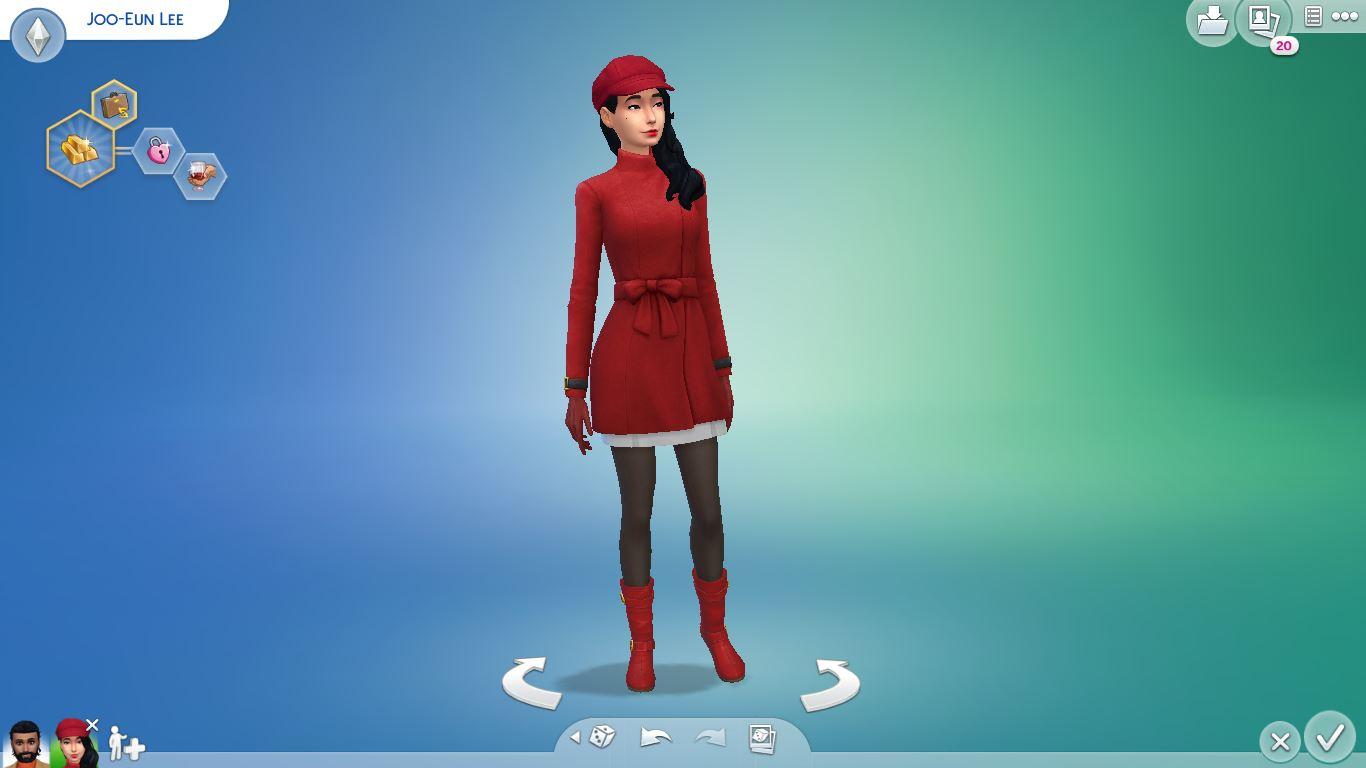Choose the pink padlock trait hexagon
Screen dimensions: 1366x768
(158, 151)
